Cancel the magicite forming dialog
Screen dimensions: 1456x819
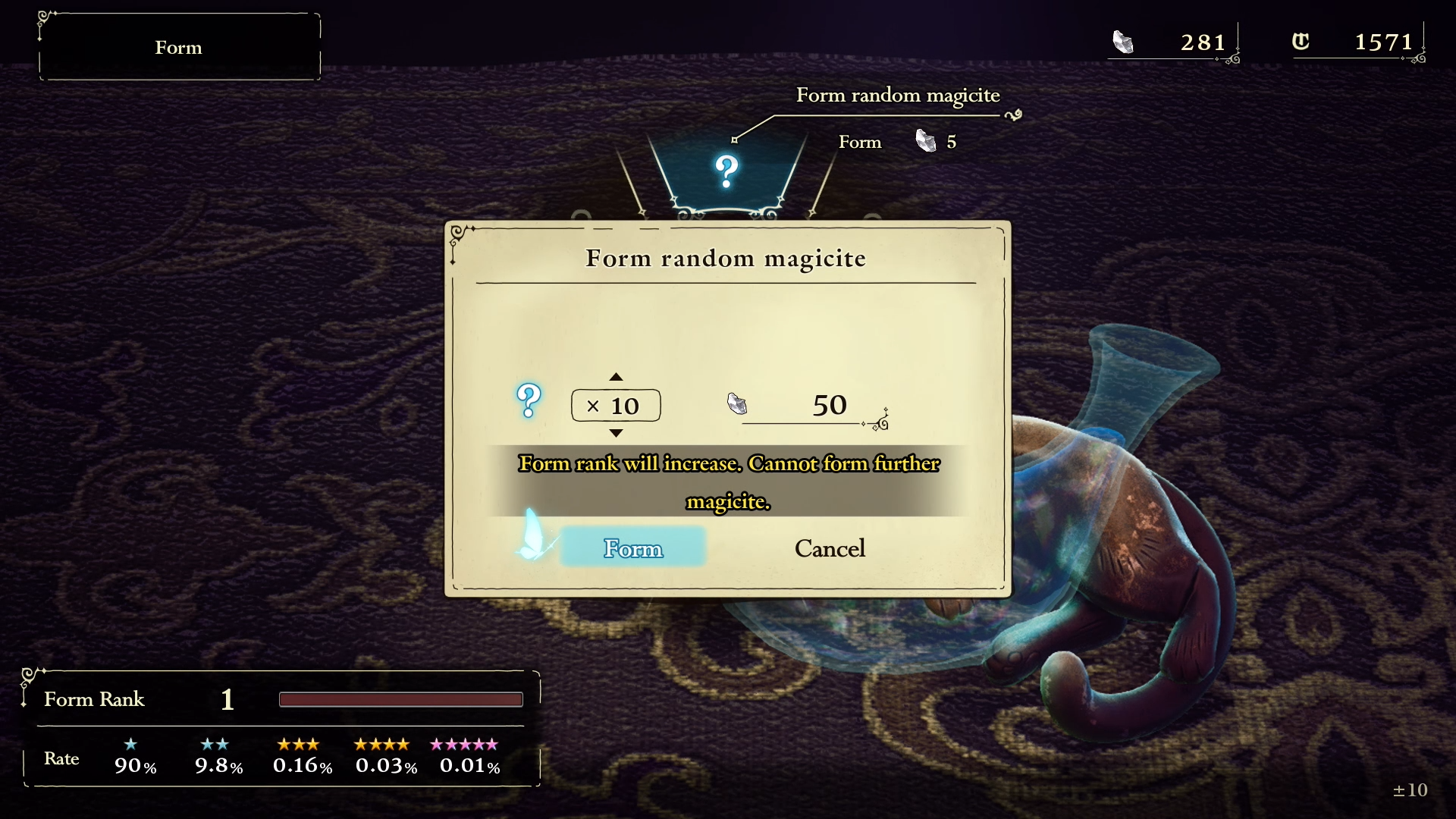click(830, 548)
